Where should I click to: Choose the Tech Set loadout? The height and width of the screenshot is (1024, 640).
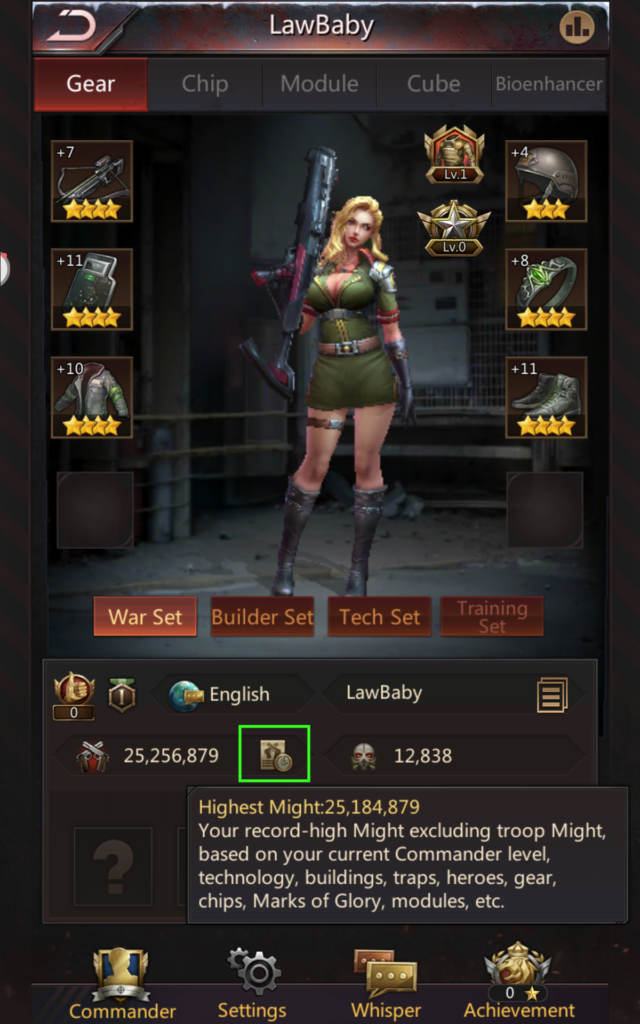[x=380, y=616]
